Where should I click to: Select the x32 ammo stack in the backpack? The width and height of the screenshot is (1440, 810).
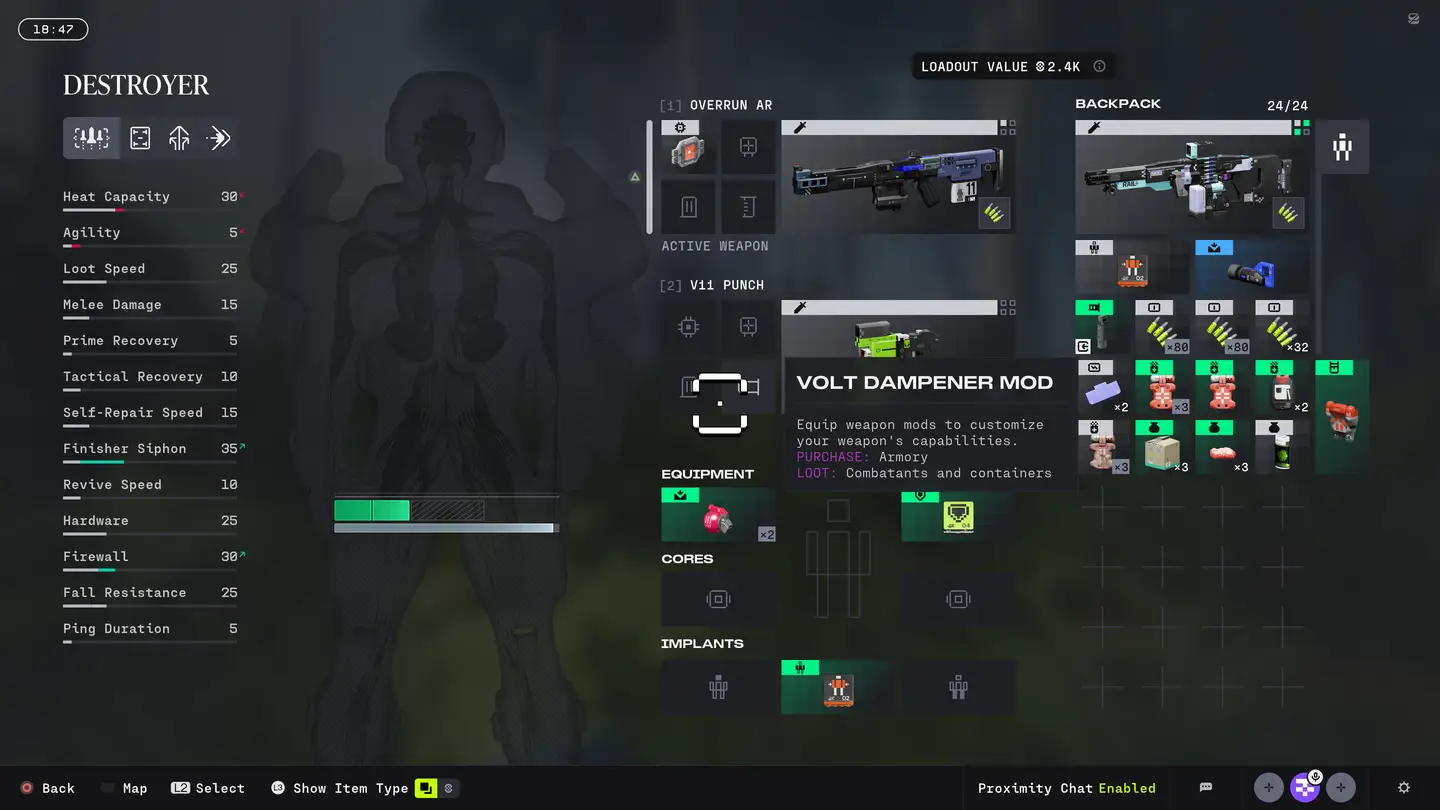click(1282, 327)
